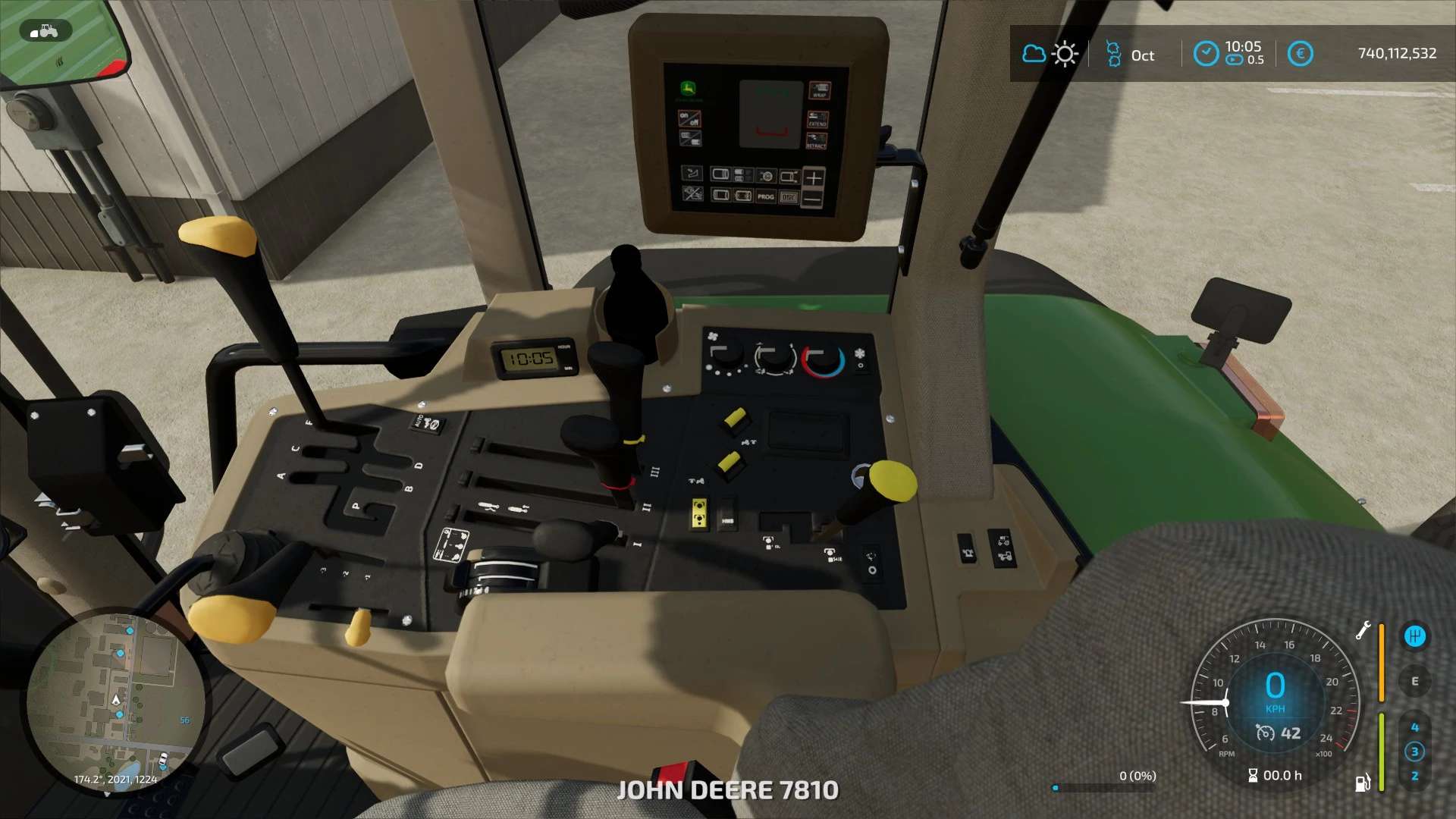
Task: Click the euro money icon
Action: pyautogui.click(x=1300, y=54)
